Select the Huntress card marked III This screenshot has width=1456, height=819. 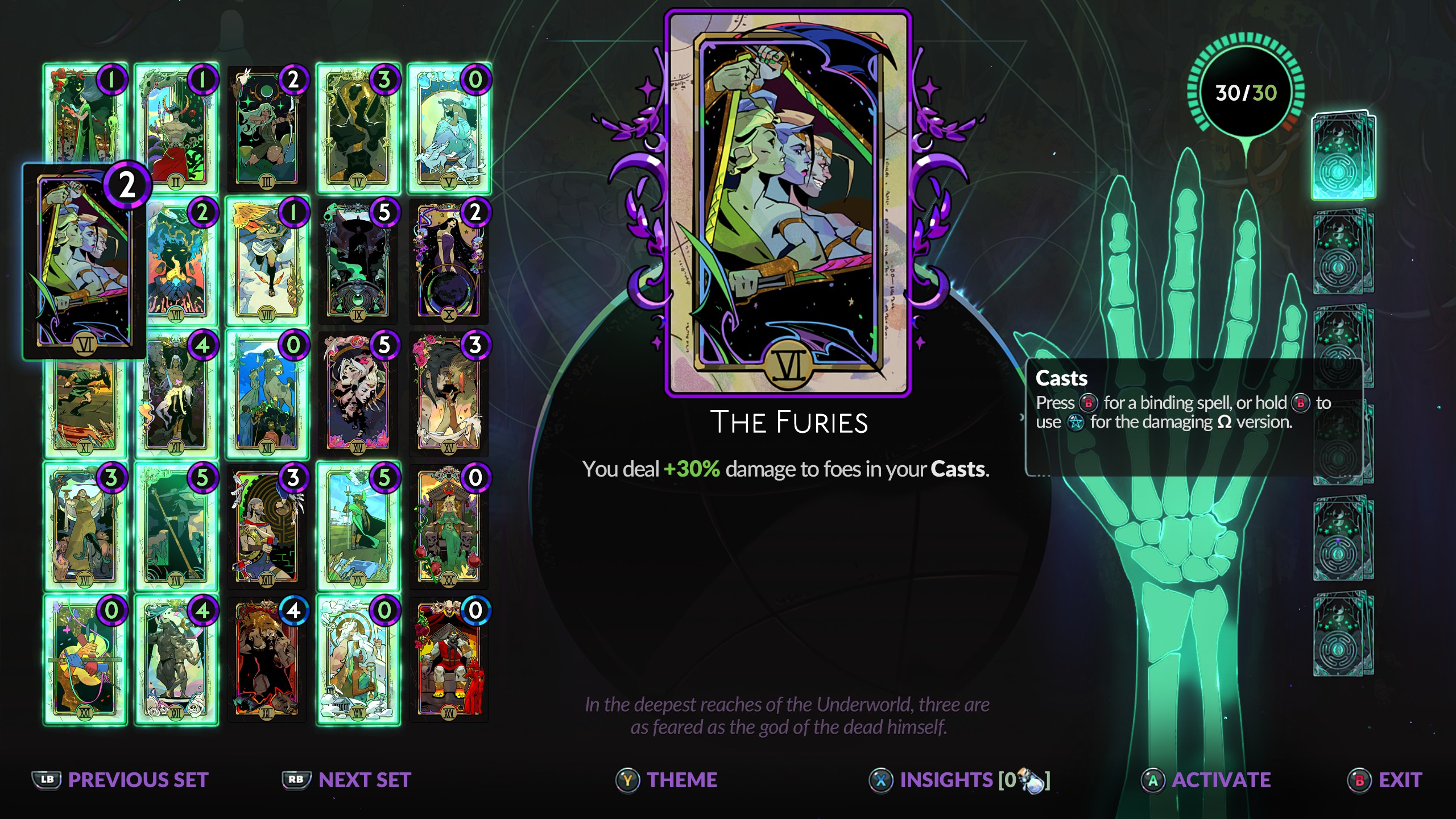point(267,128)
